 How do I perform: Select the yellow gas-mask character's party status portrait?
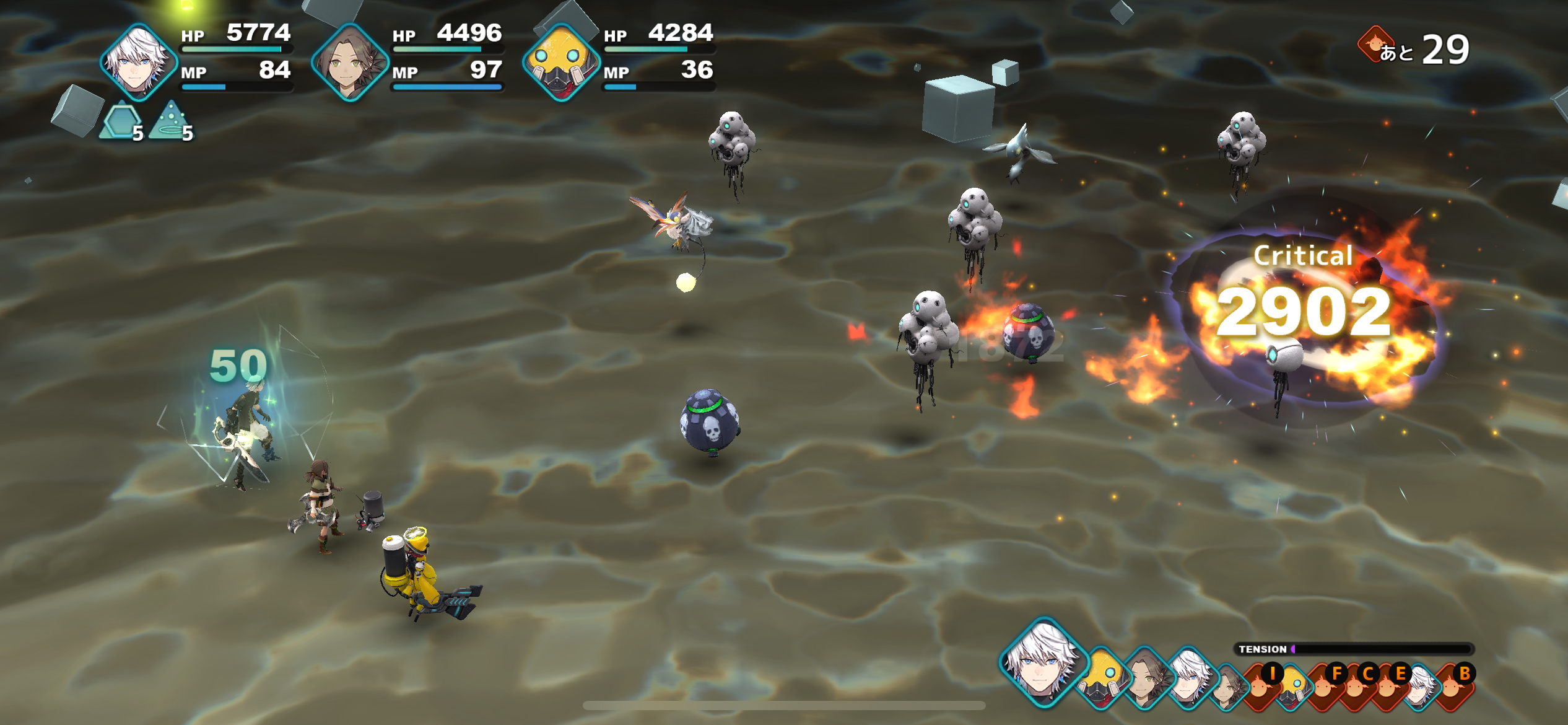[x=561, y=62]
